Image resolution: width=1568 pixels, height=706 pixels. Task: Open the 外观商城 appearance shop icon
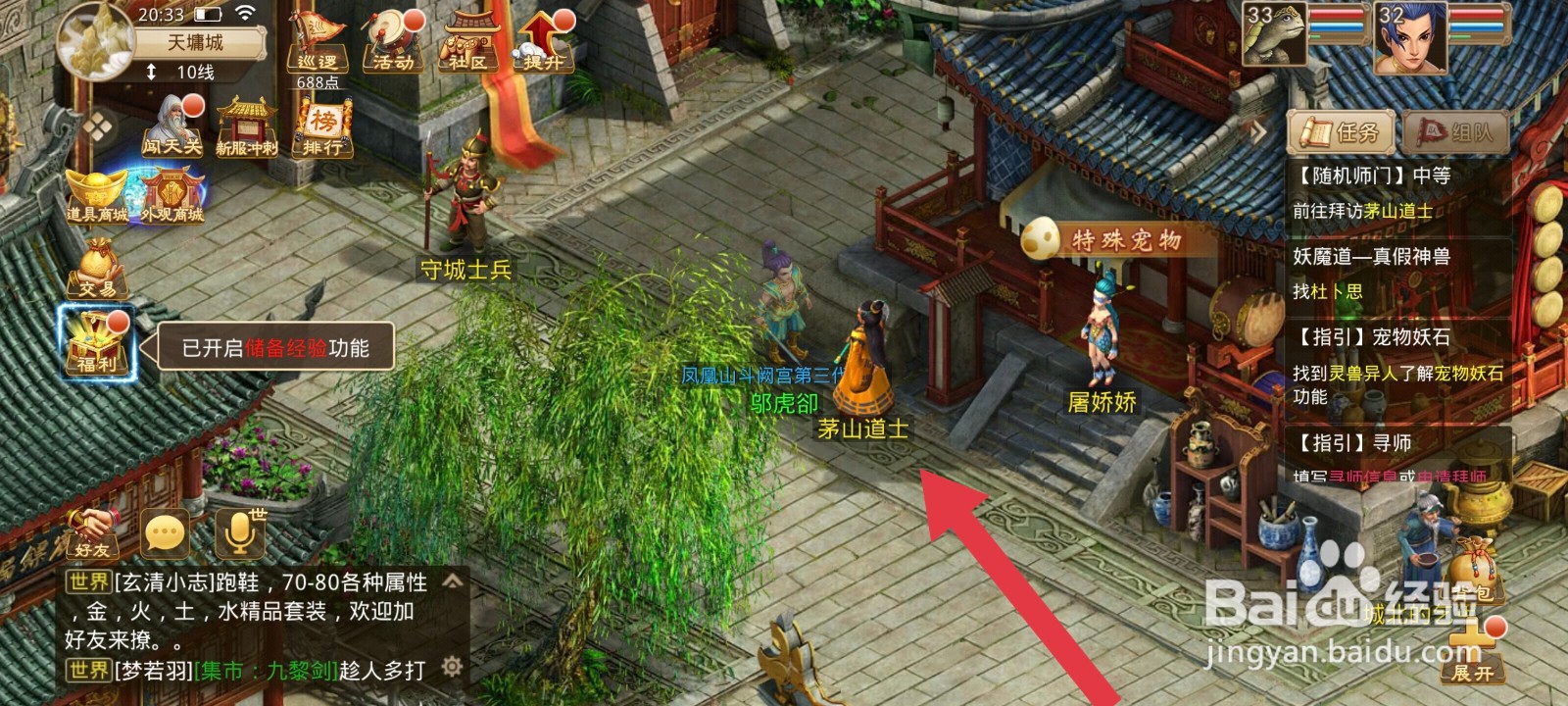click(x=172, y=188)
